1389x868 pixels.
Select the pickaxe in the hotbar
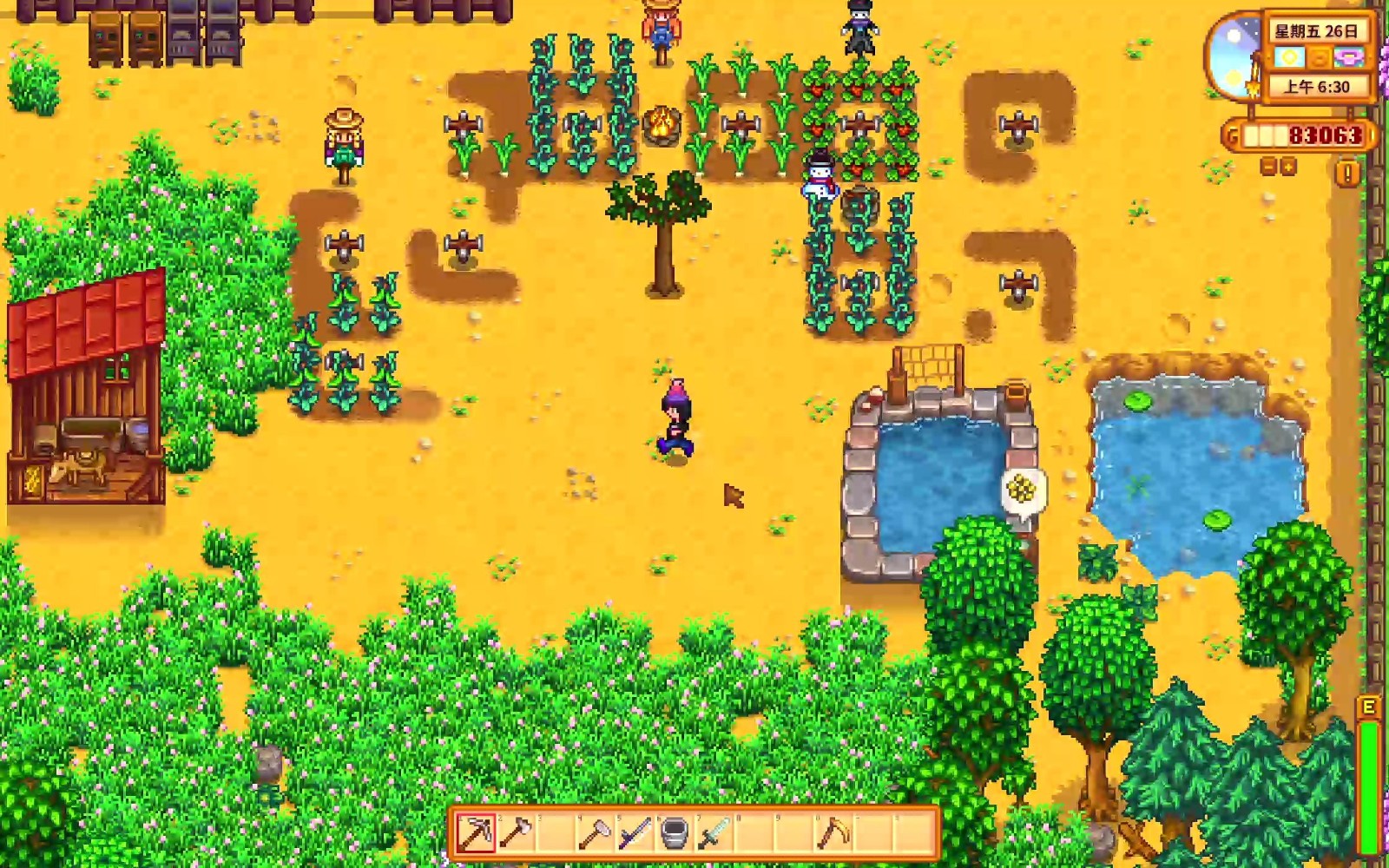click(x=476, y=833)
